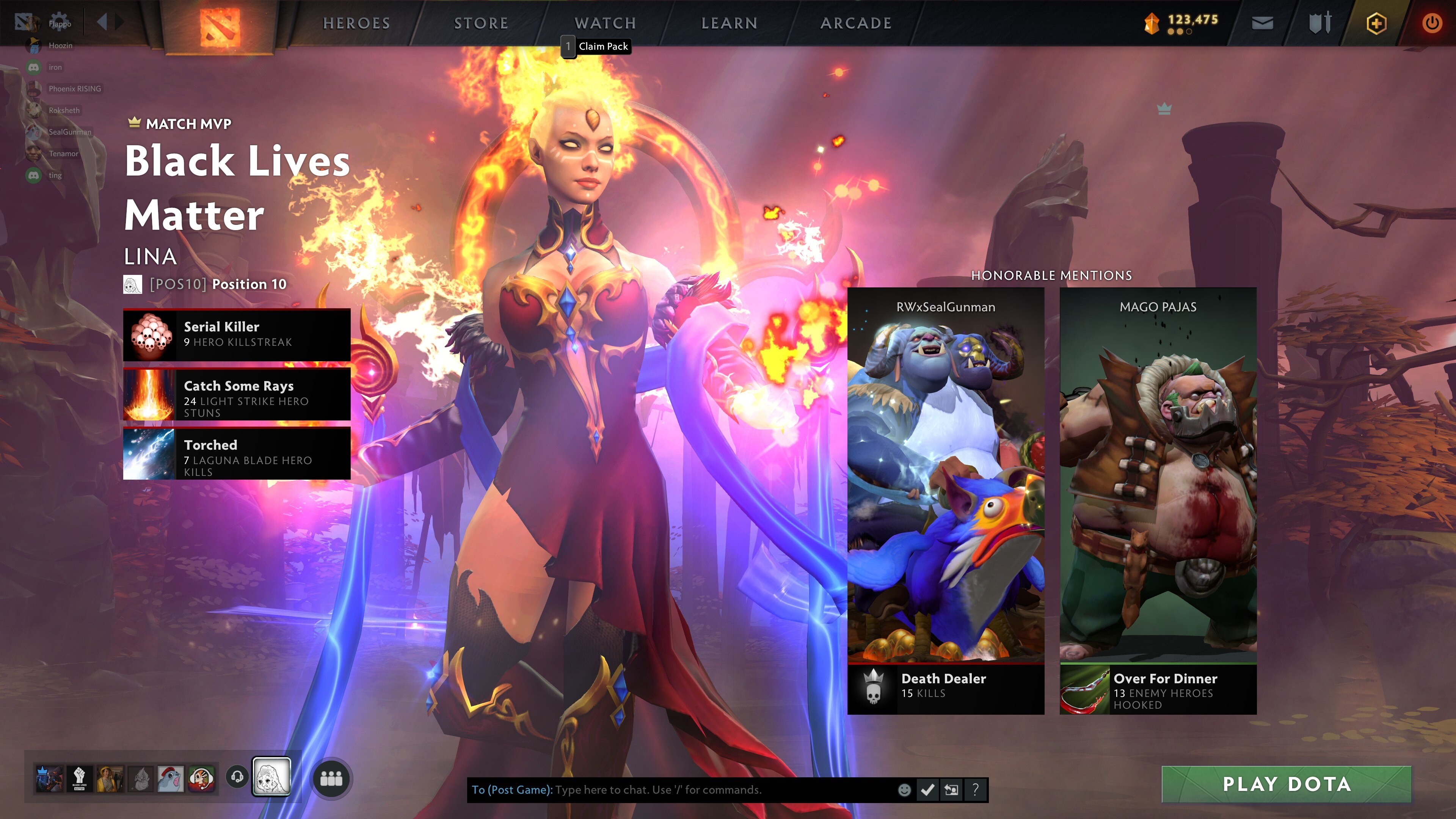The width and height of the screenshot is (1456, 819).
Task: Start matchmaking with Play Dota
Action: 1286,784
